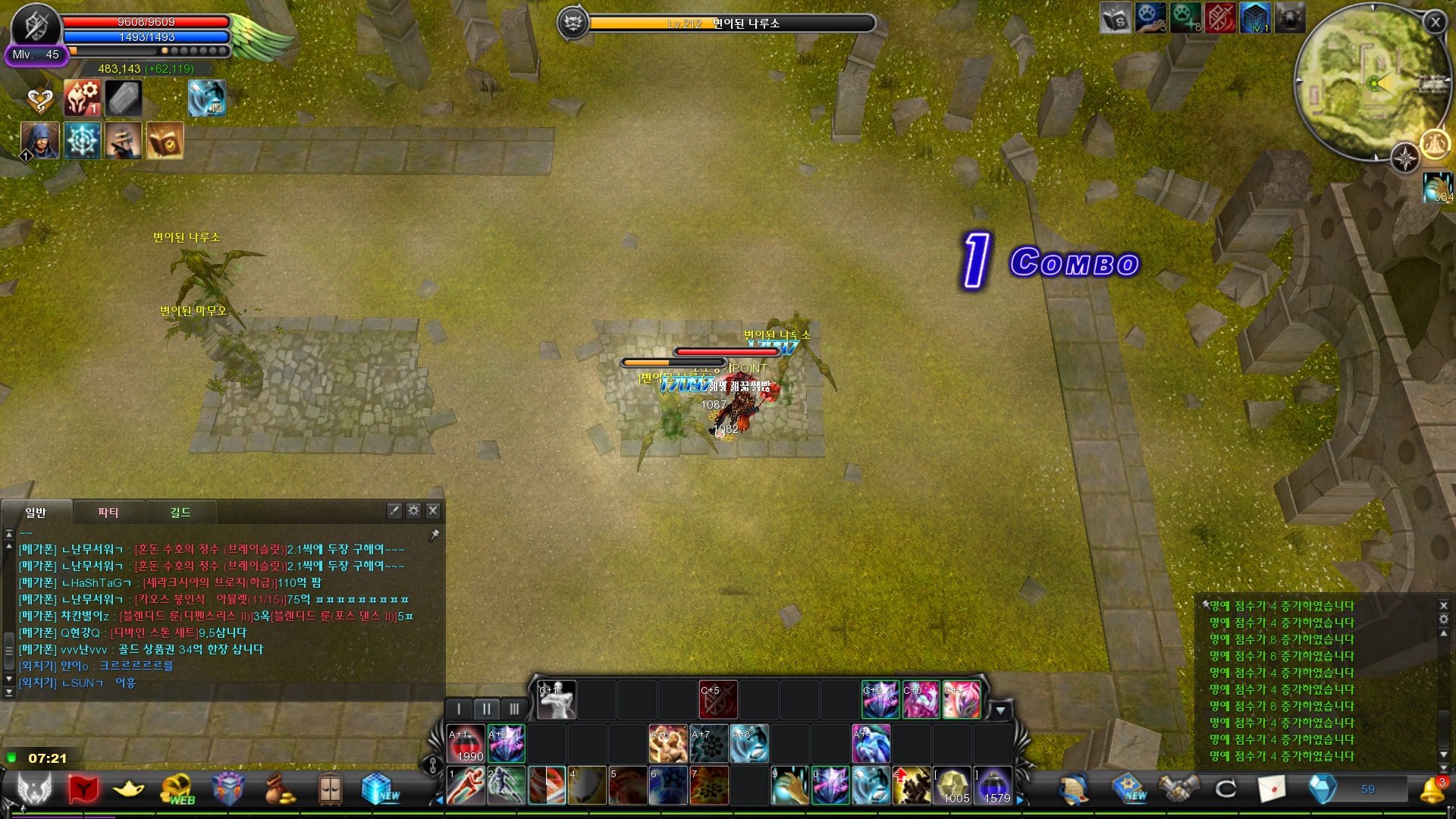Click the compass star button below minimap
The width and height of the screenshot is (1456, 819).
click(1405, 158)
